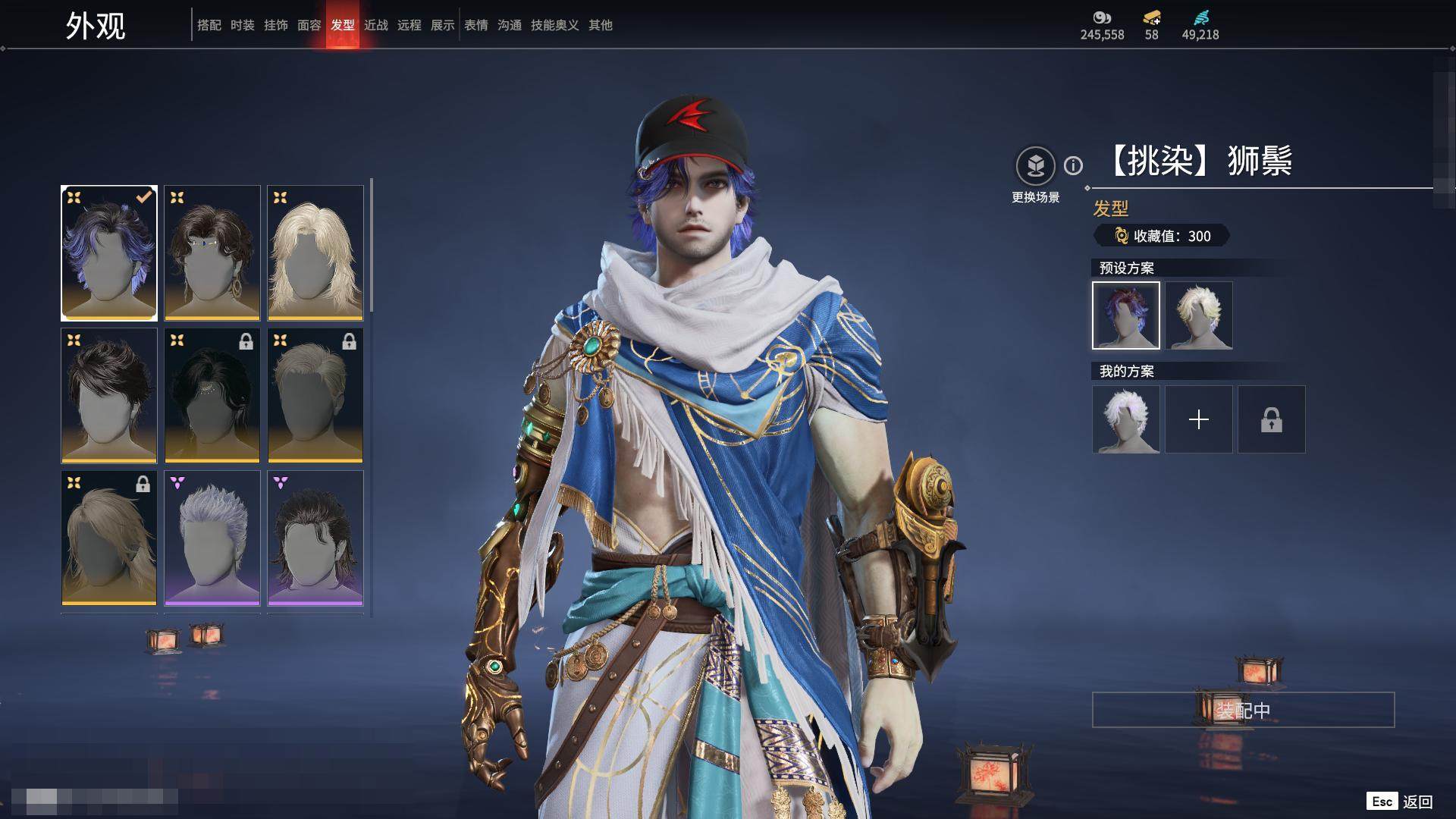Screen dimensions: 1456x819
Task: Switch to the 搭配 tab
Action: click(209, 25)
